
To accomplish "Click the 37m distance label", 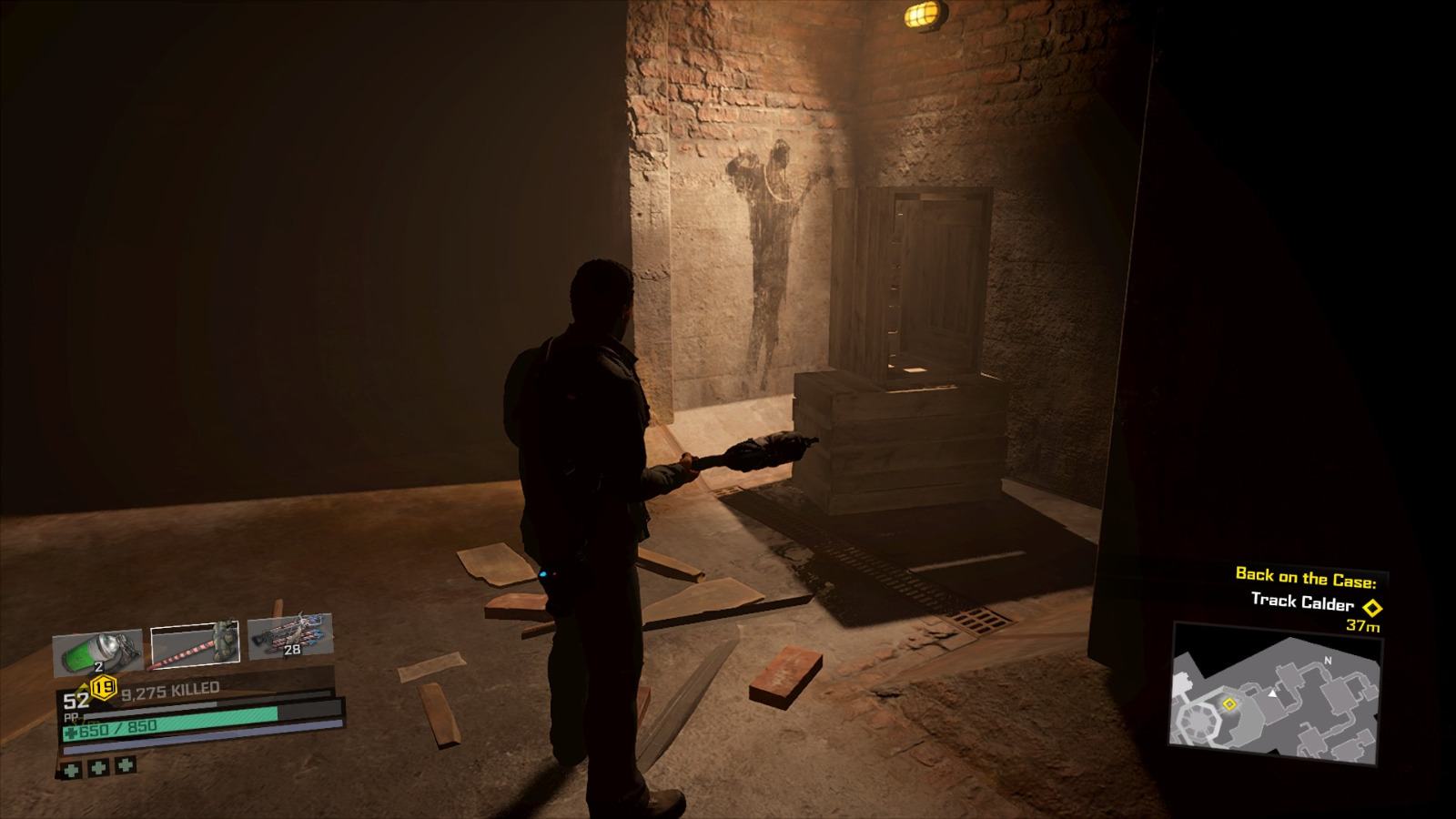I will (1362, 628).
